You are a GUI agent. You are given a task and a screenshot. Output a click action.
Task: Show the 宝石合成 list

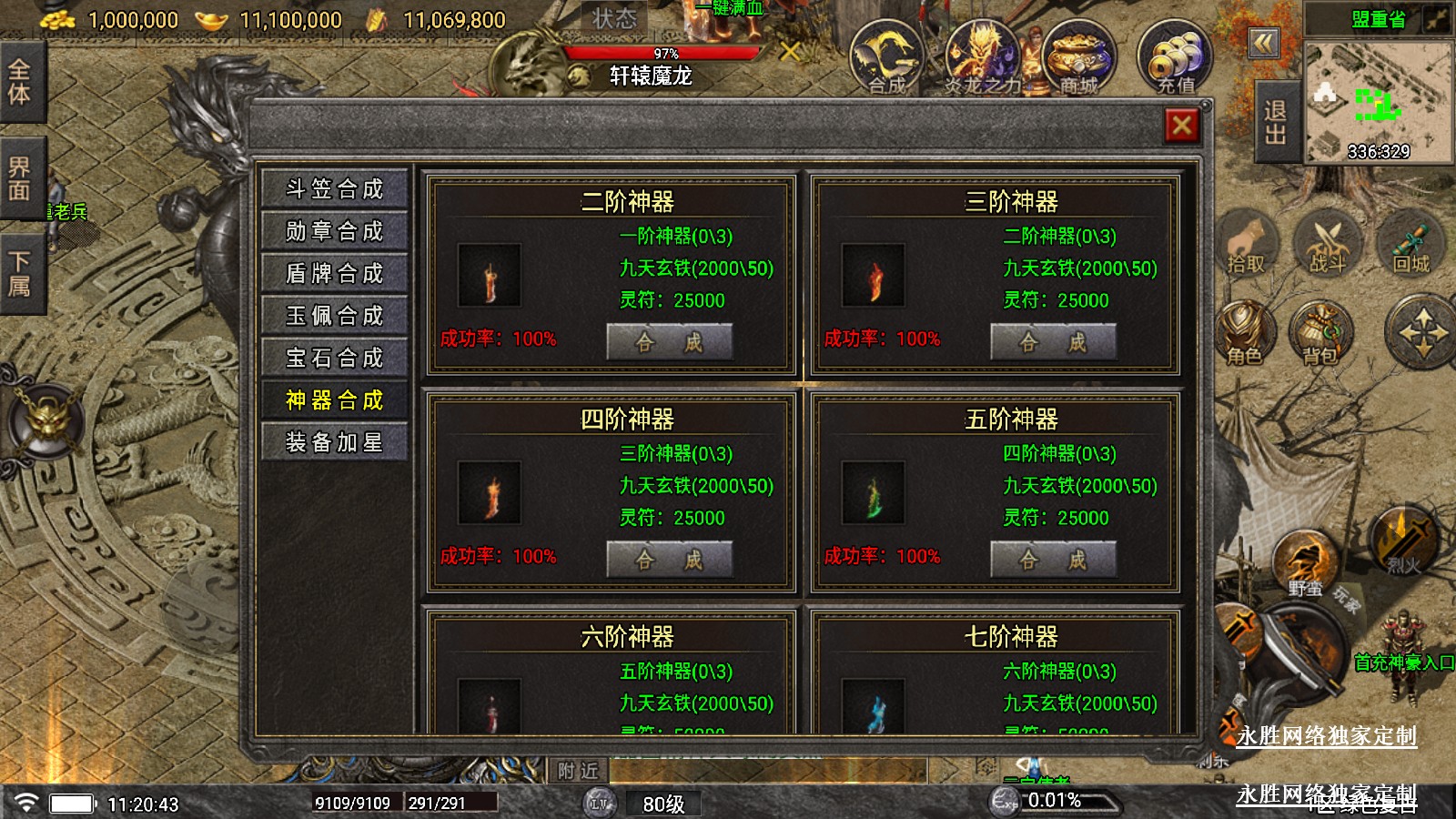pos(334,358)
